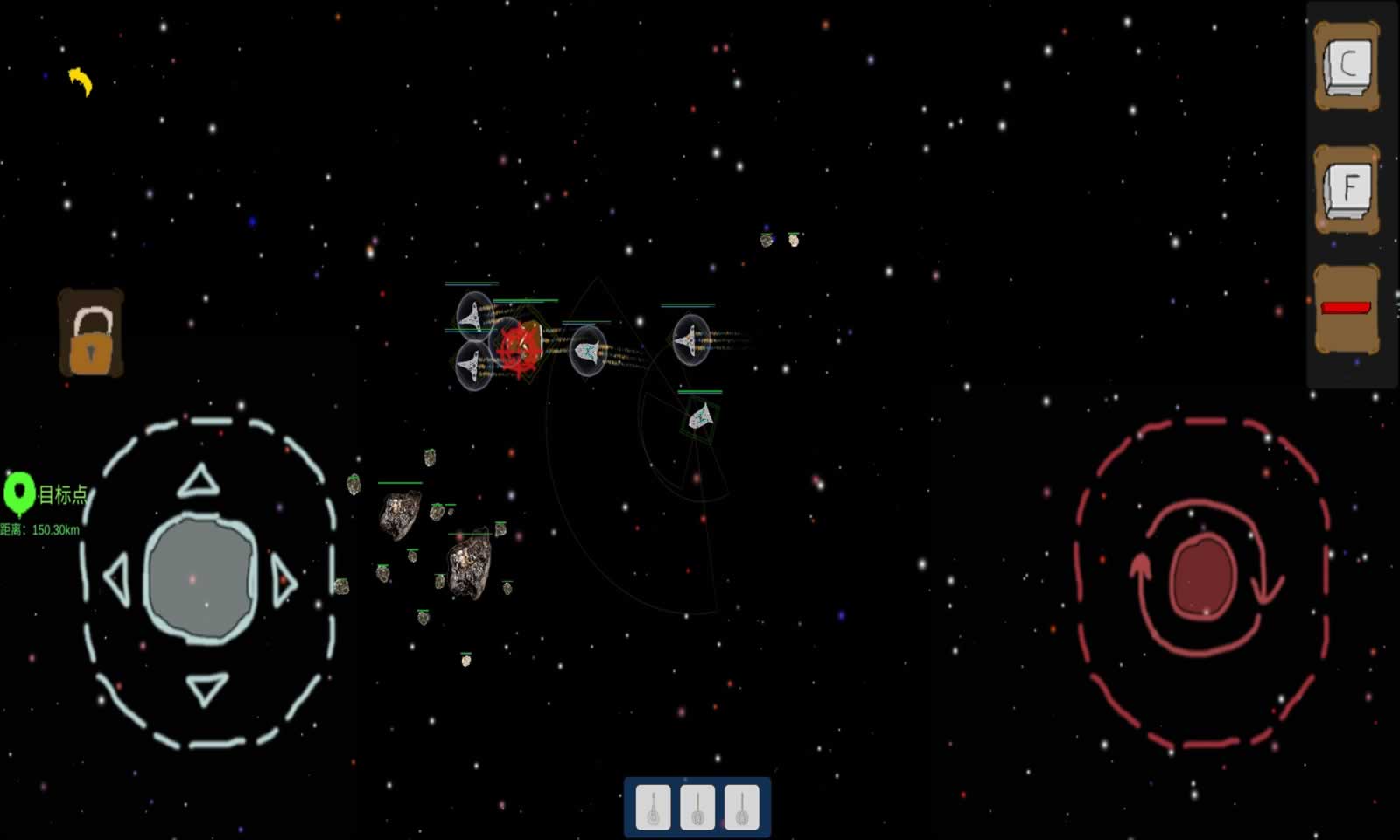Activate the C key button
Image resolution: width=1400 pixels, height=840 pixels.
pos(1347,66)
